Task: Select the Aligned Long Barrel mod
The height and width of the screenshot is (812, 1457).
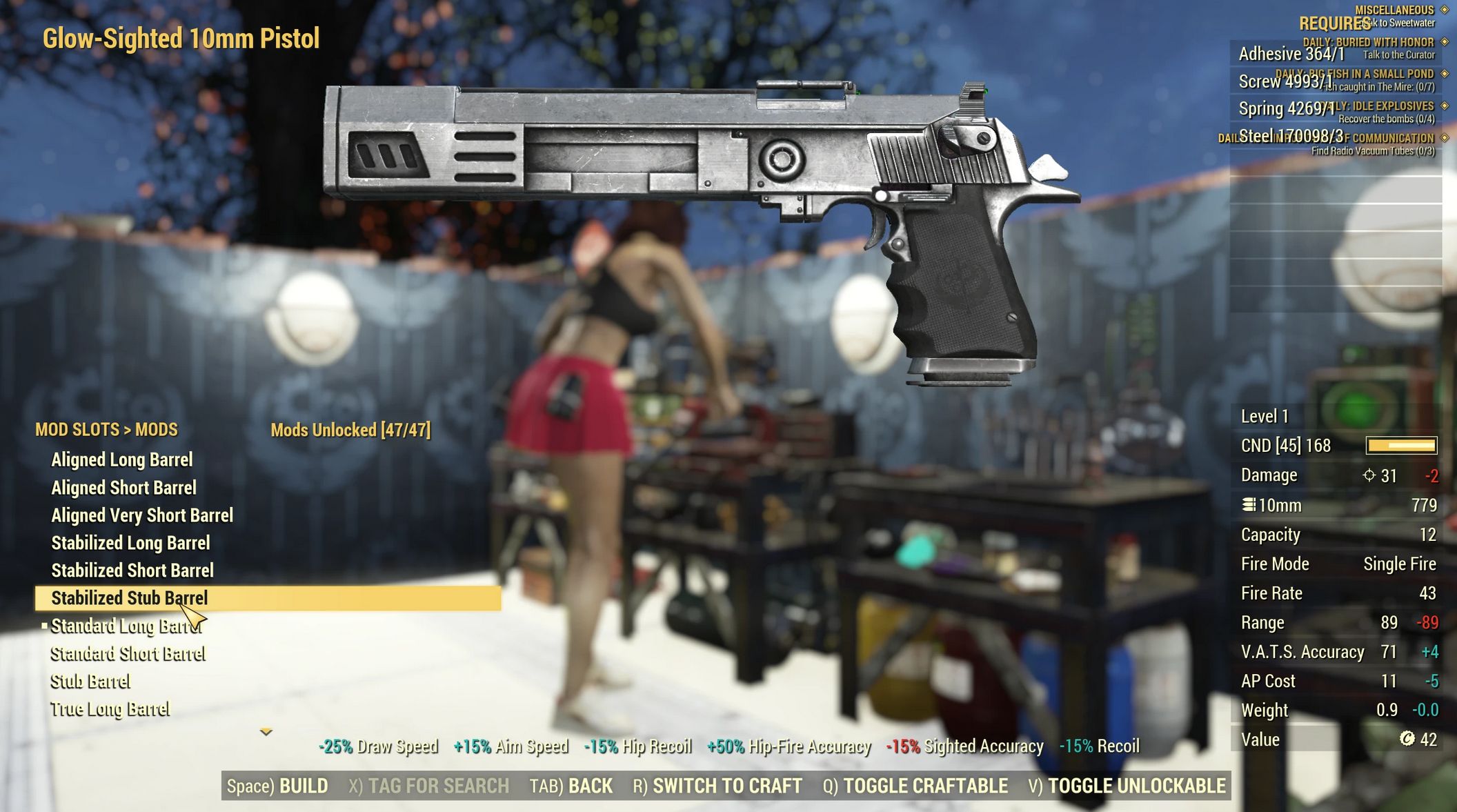Action: [x=122, y=459]
